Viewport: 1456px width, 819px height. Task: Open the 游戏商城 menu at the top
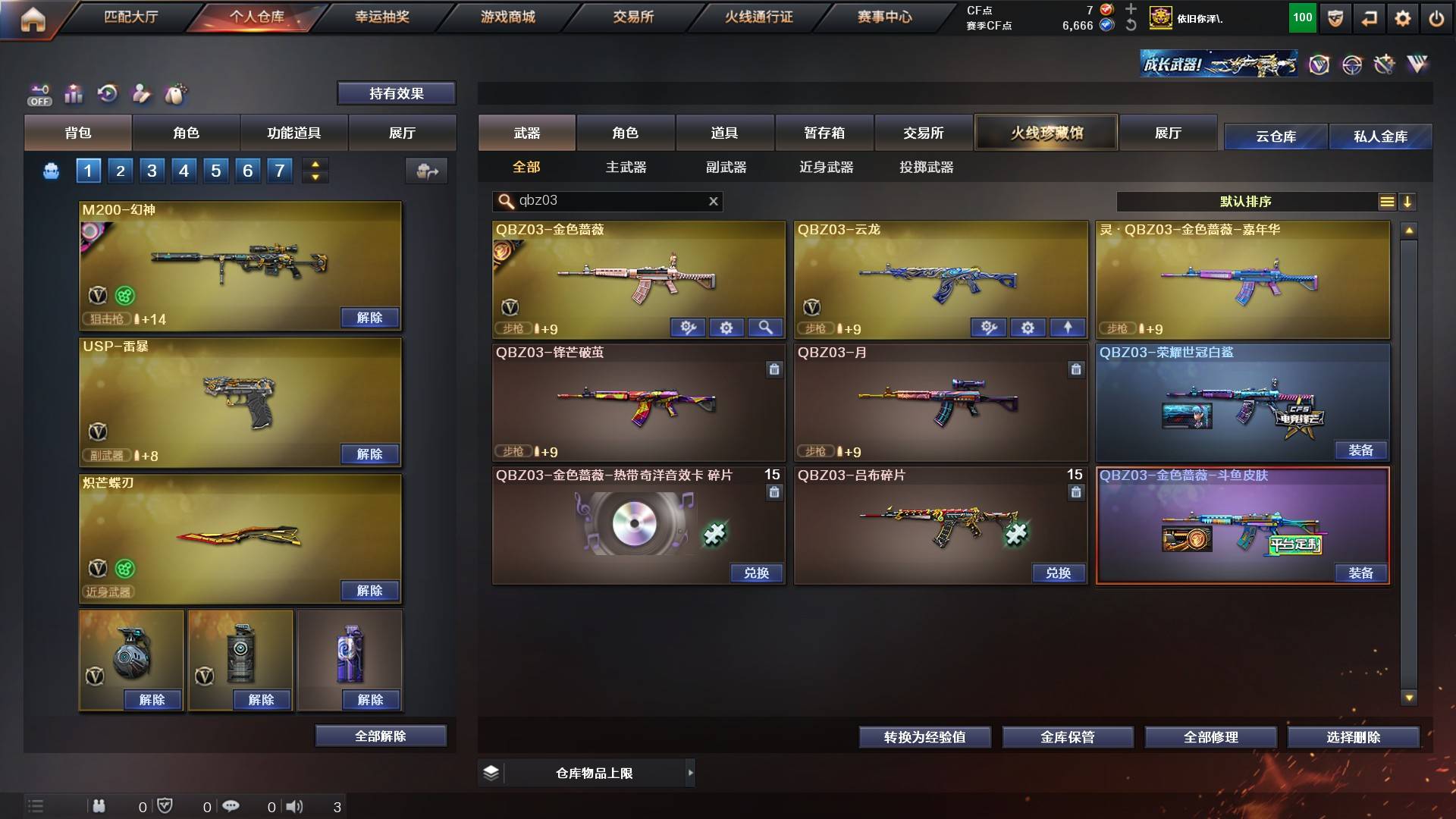click(507, 17)
